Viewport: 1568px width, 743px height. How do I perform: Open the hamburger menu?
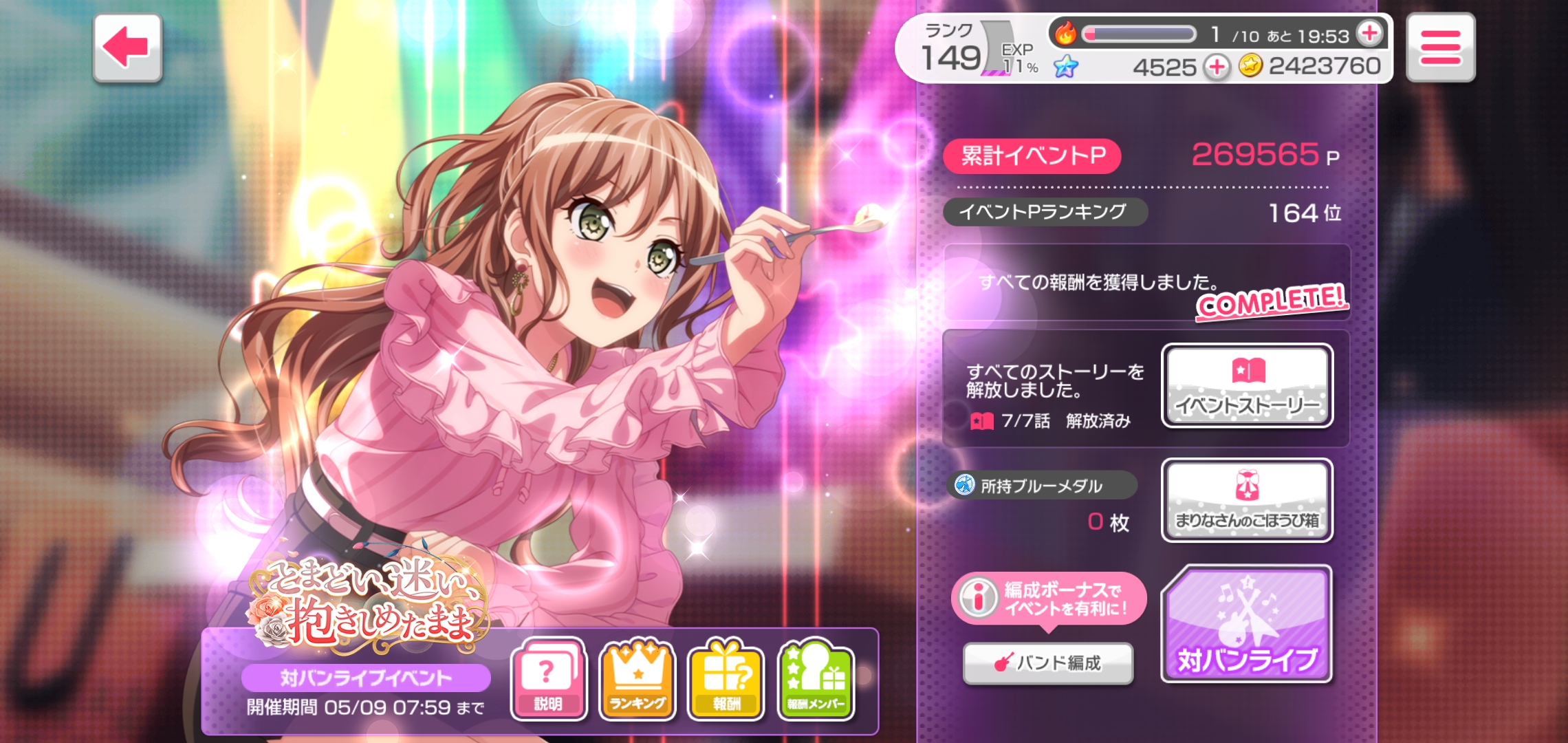pyautogui.click(x=1440, y=47)
